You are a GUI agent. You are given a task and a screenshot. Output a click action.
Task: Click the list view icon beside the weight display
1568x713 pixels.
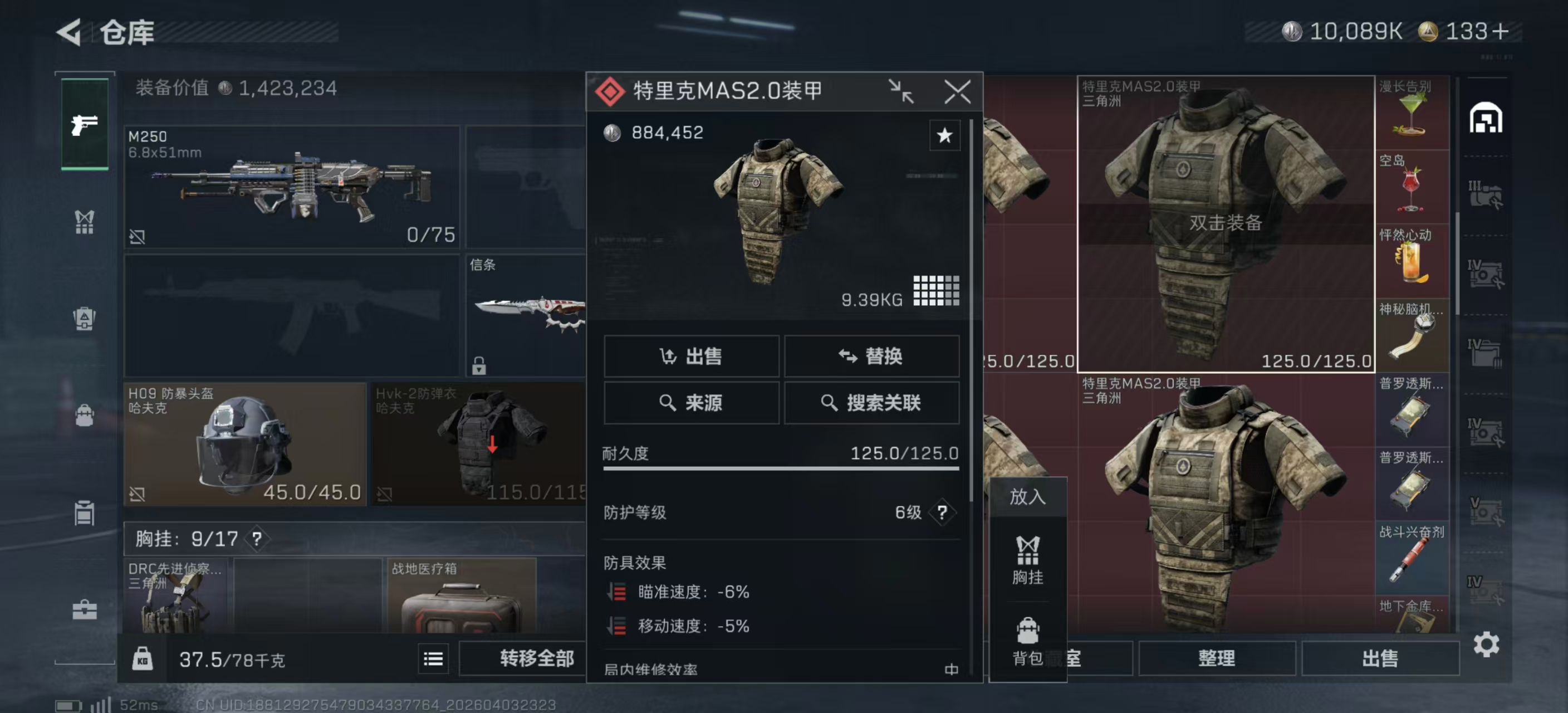[x=432, y=659]
